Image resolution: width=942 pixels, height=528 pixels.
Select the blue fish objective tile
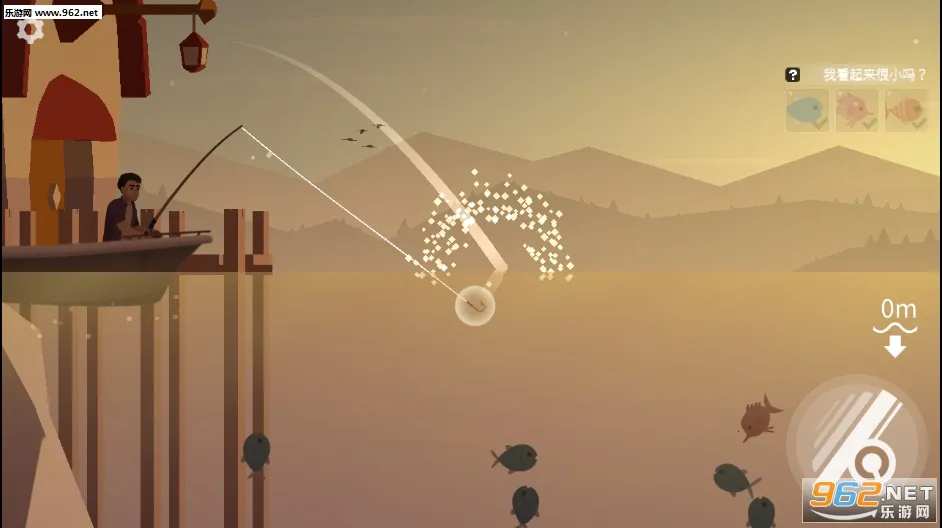pyautogui.click(x=807, y=110)
